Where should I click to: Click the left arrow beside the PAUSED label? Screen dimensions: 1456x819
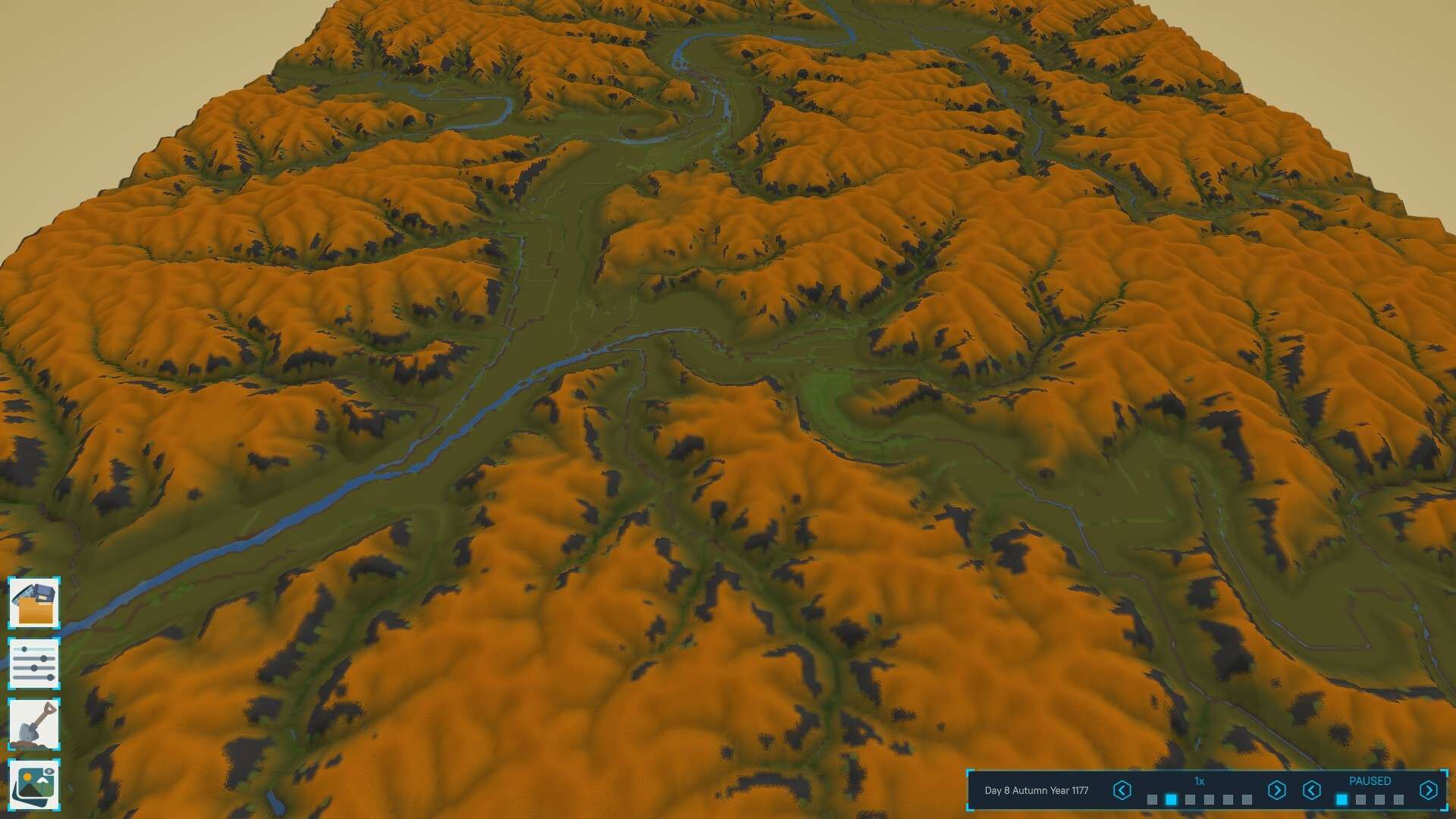[1312, 791]
